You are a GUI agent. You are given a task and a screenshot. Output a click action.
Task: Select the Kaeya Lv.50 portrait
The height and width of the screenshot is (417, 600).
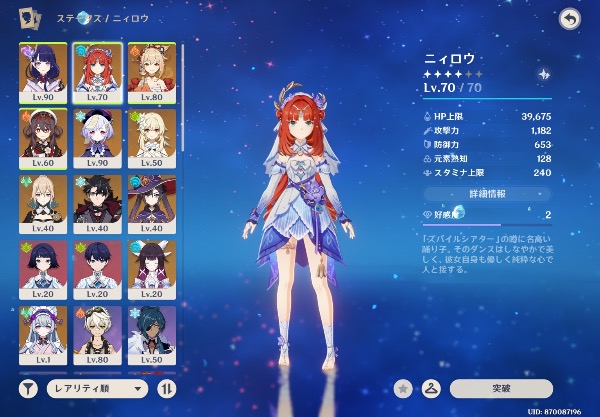click(x=152, y=331)
